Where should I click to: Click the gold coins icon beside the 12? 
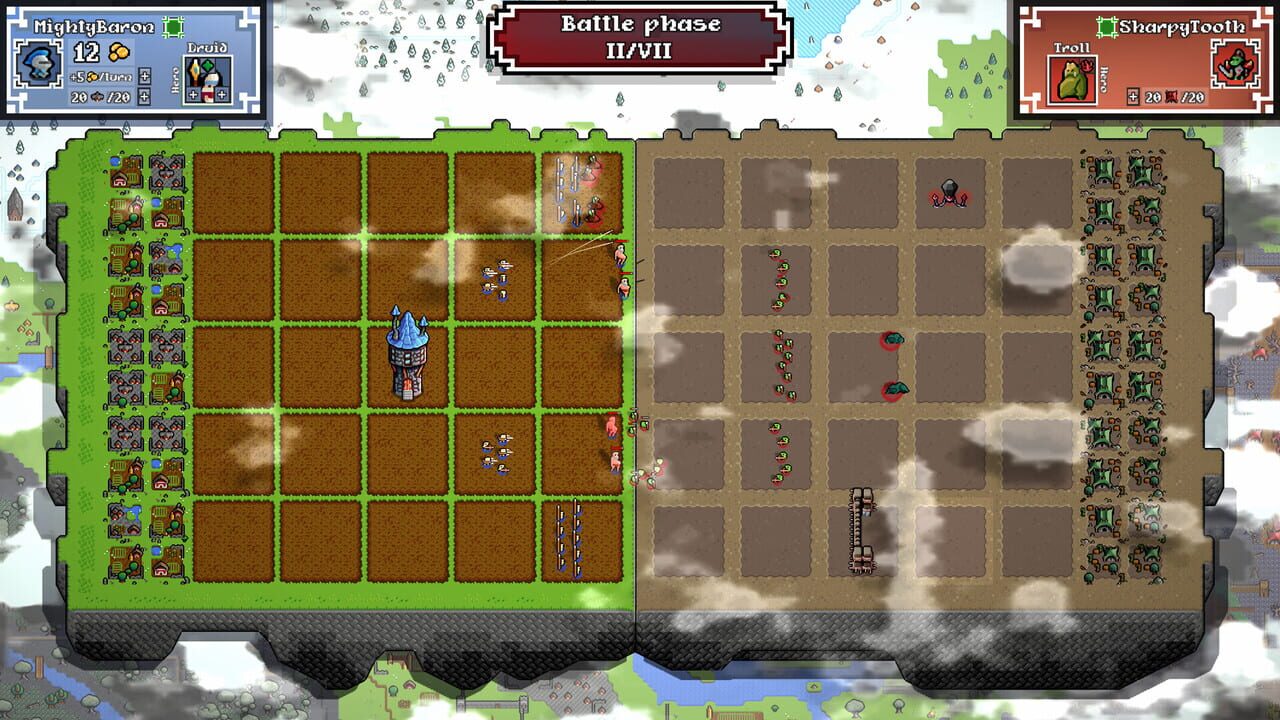point(120,52)
